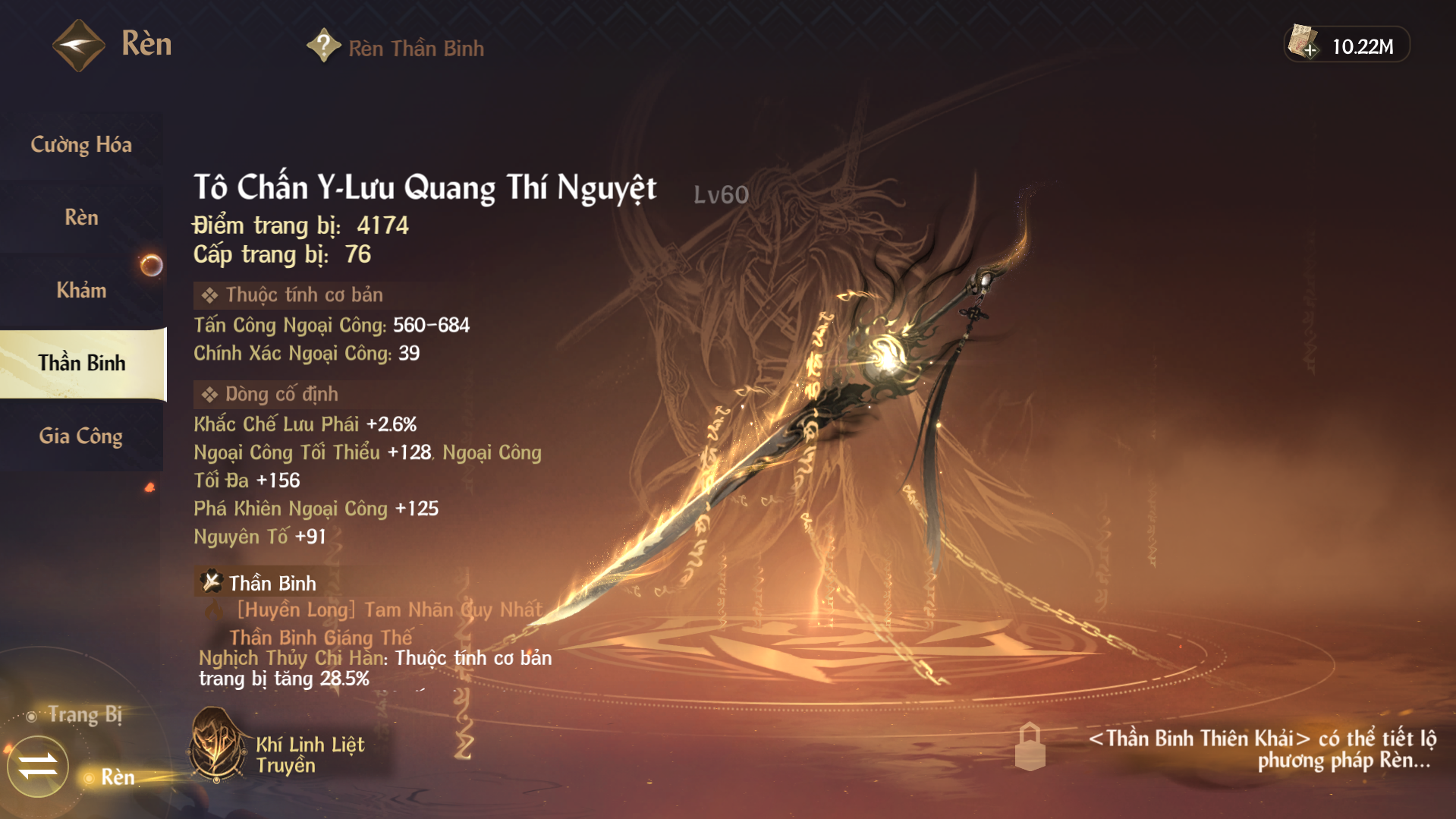
Task: Switch to the Gia Công tab
Action: coord(81,436)
